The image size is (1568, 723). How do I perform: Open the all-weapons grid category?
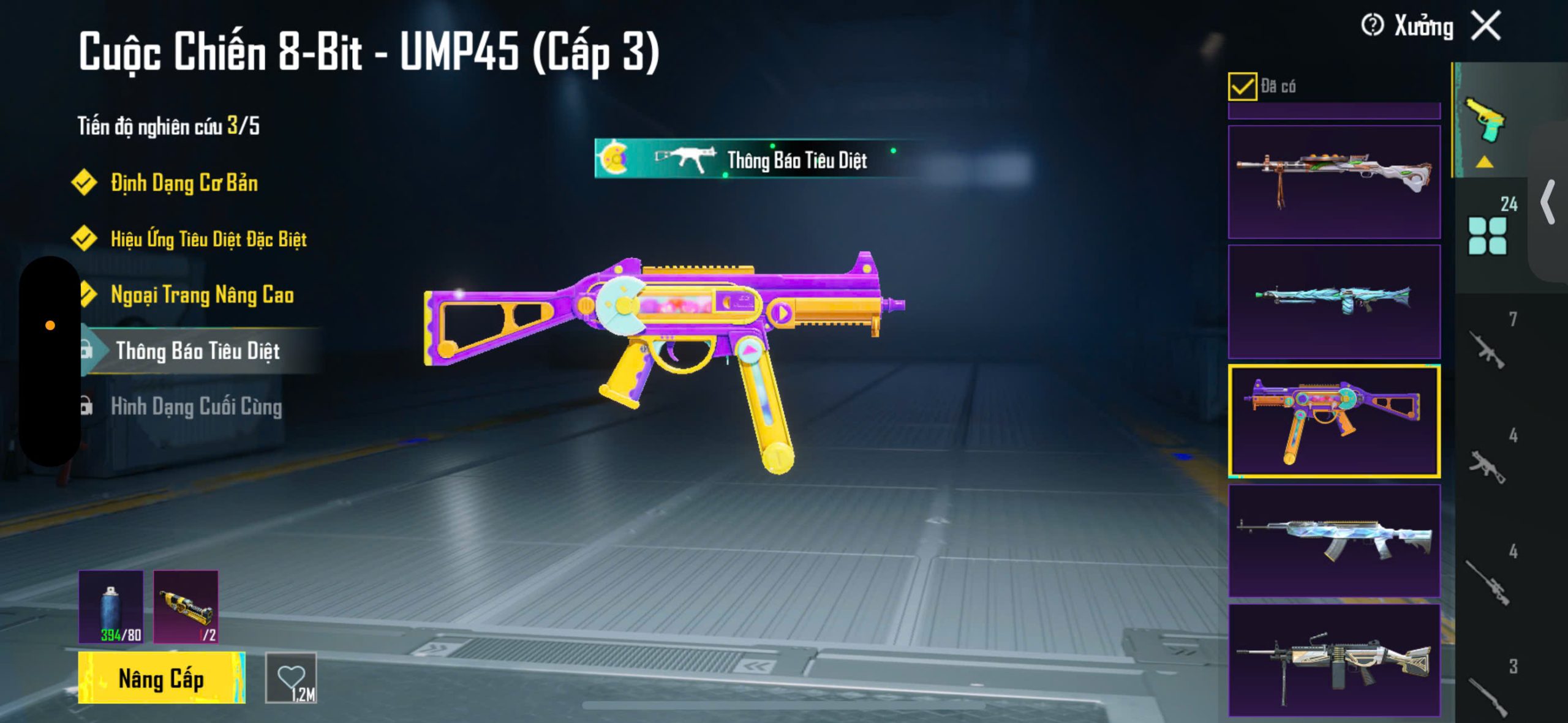point(1488,235)
